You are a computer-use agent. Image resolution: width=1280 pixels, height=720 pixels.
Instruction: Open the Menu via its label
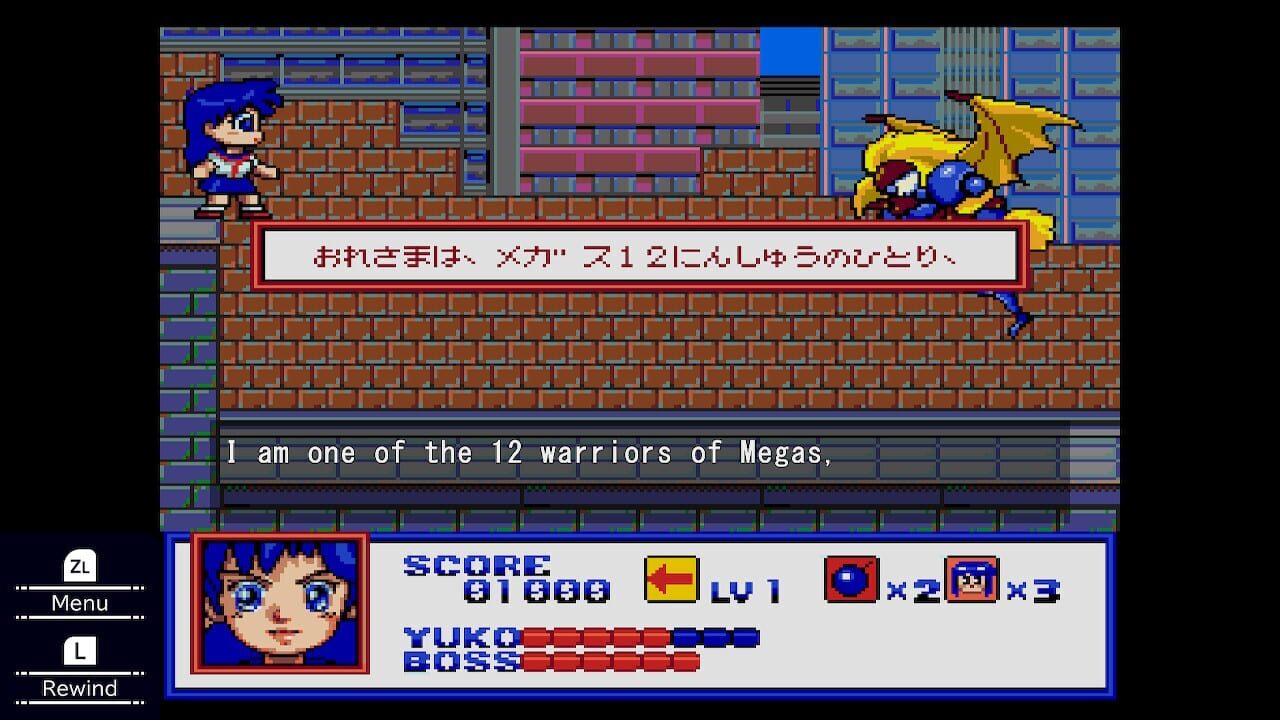coord(79,603)
